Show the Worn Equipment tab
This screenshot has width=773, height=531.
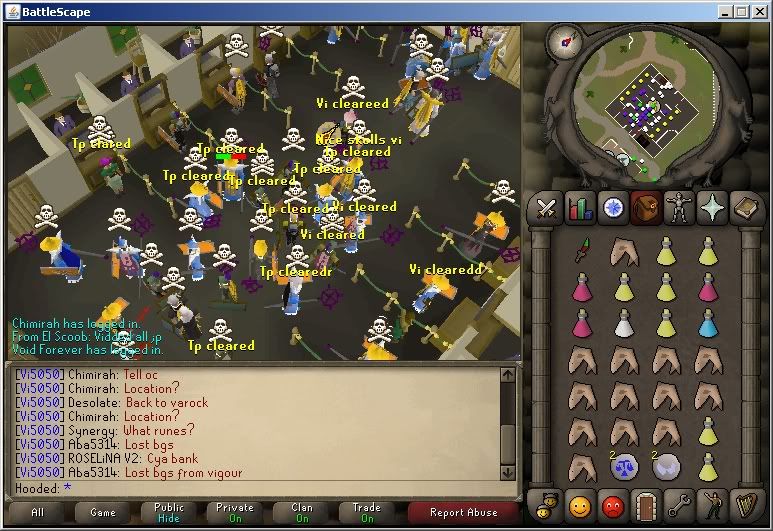pyautogui.click(x=679, y=208)
